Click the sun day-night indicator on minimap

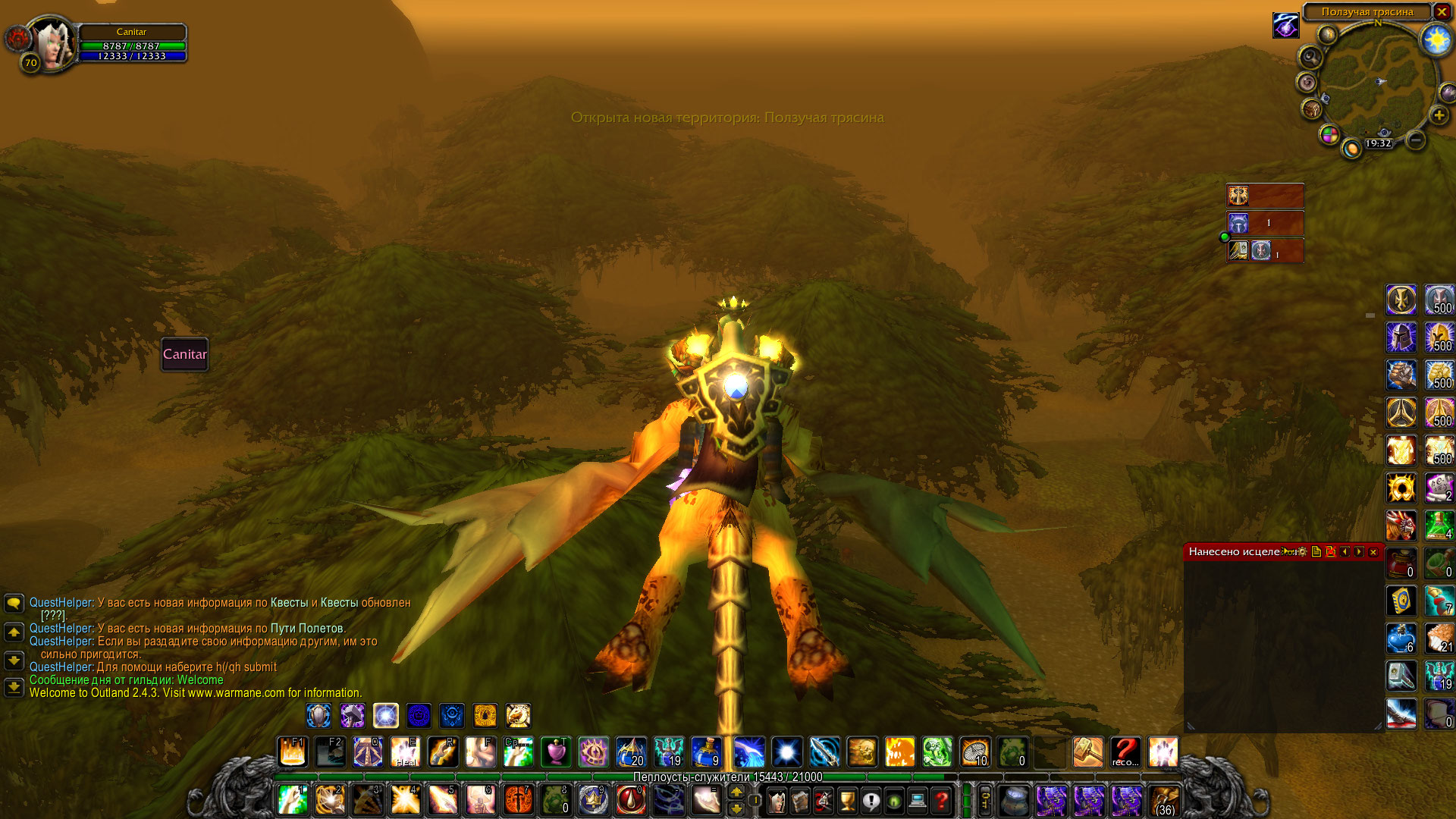point(1436,39)
